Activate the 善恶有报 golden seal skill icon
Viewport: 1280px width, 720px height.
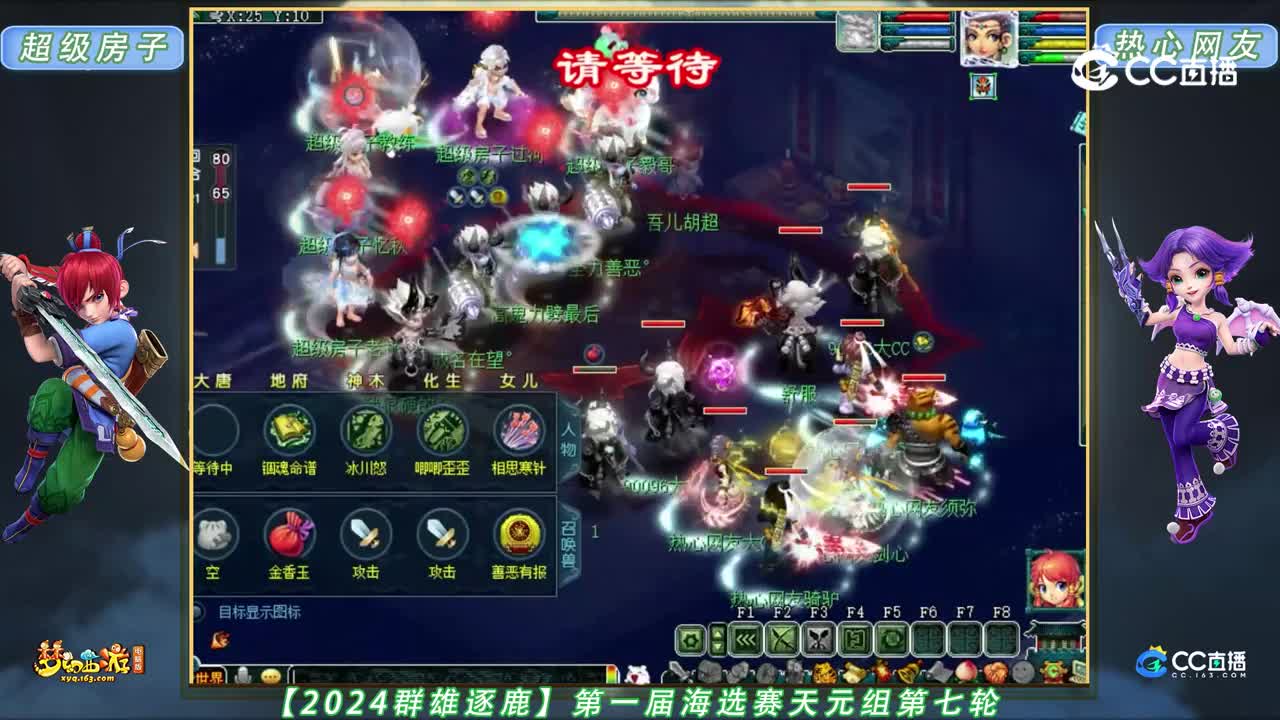517,533
